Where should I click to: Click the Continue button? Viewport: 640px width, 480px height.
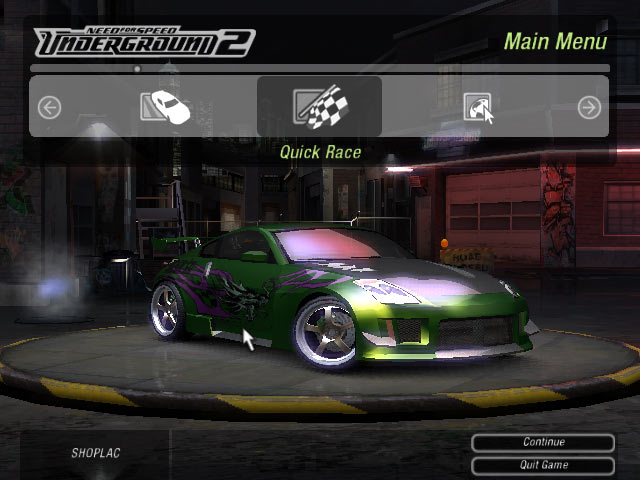tap(543, 442)
